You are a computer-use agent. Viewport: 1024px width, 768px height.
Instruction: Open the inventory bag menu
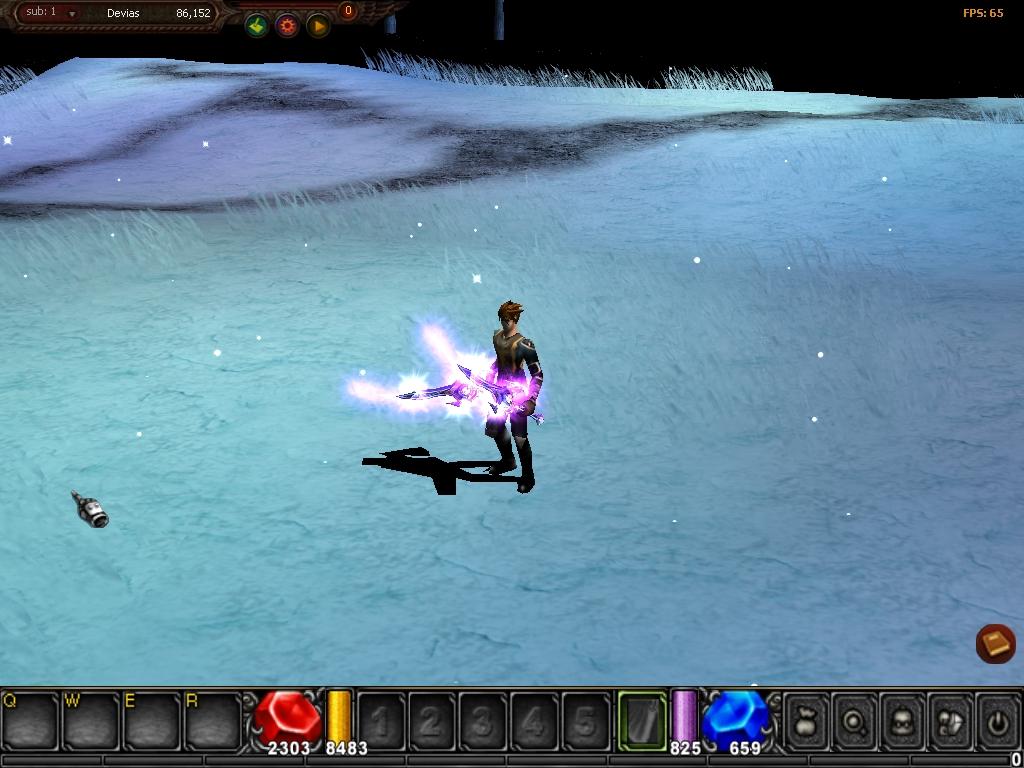coord(806,720)
